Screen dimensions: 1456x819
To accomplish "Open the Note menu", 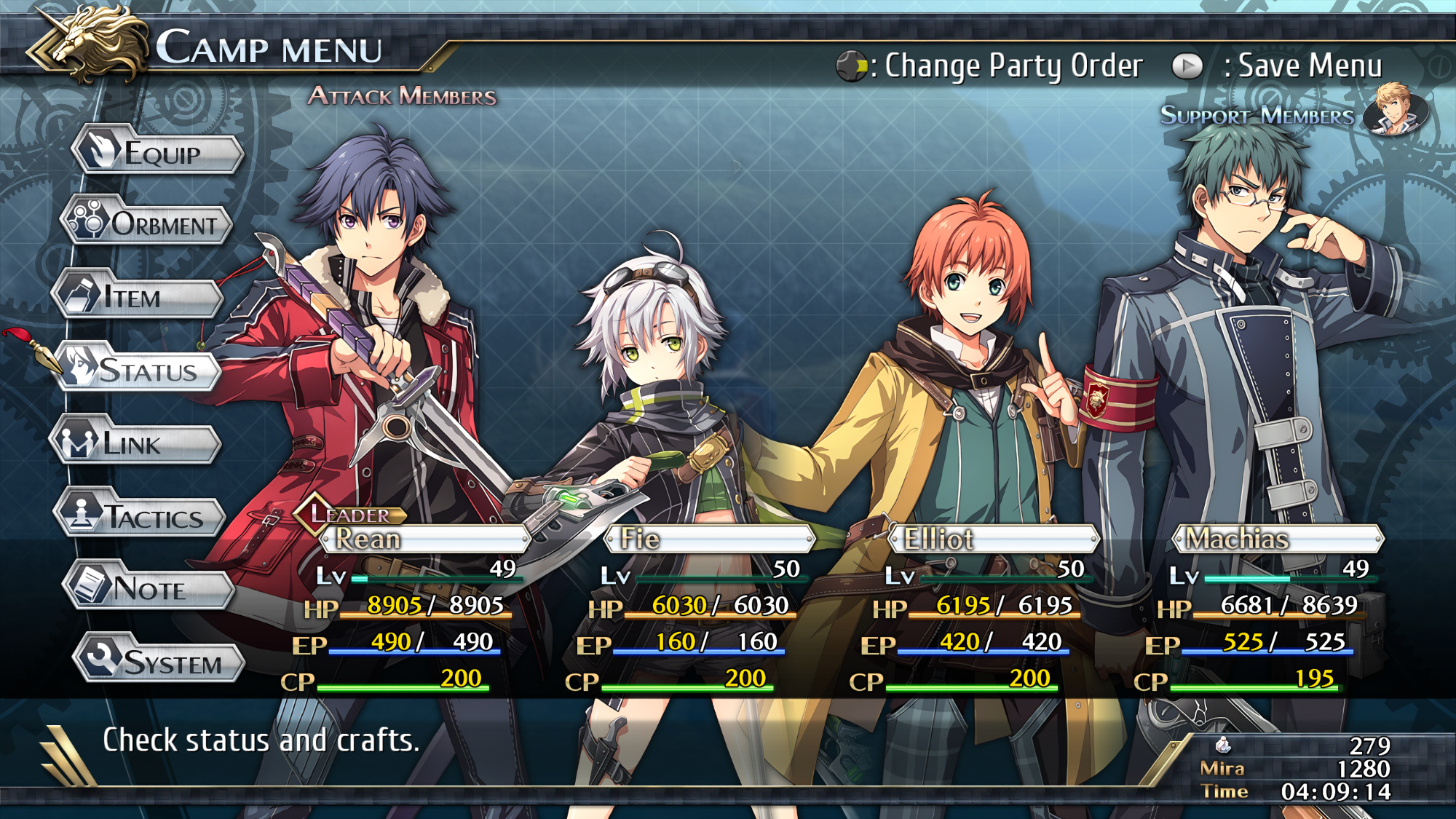I will tap(151, 588).
